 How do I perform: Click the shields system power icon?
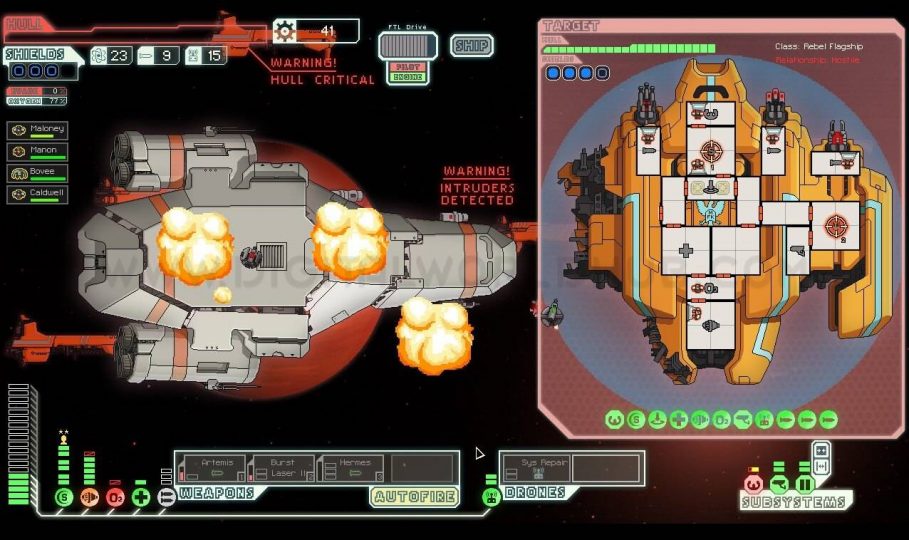64,497
